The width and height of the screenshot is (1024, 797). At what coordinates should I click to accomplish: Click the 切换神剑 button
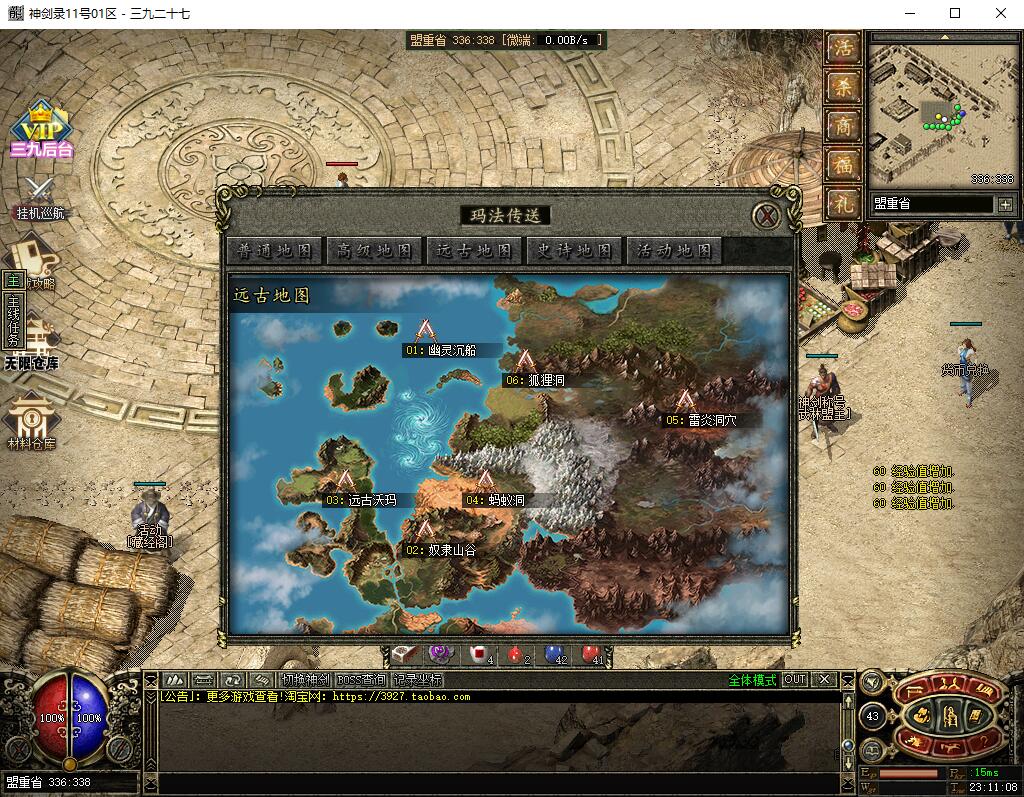[304, 679]
